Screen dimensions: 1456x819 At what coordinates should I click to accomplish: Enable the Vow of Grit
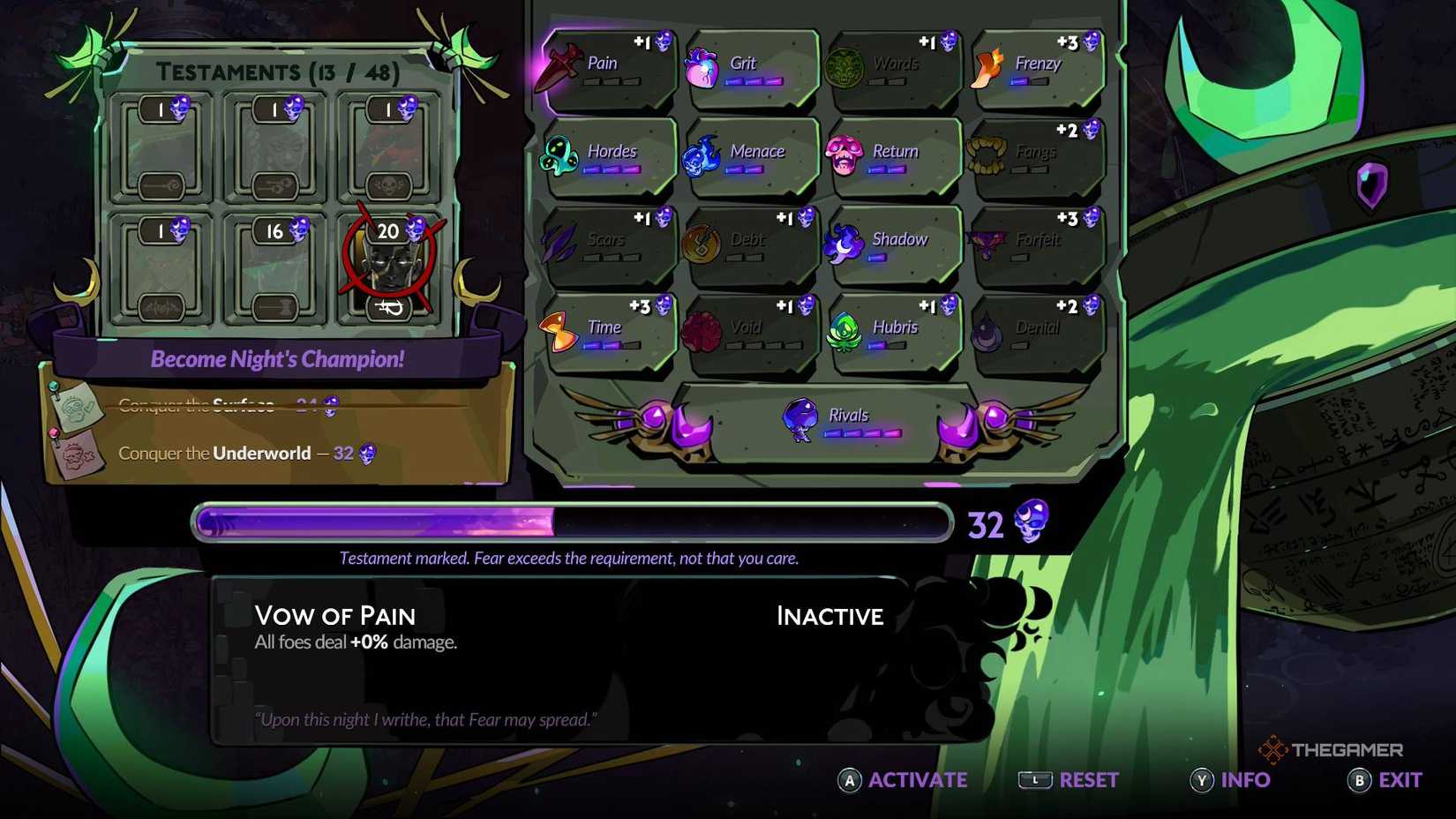701,66
